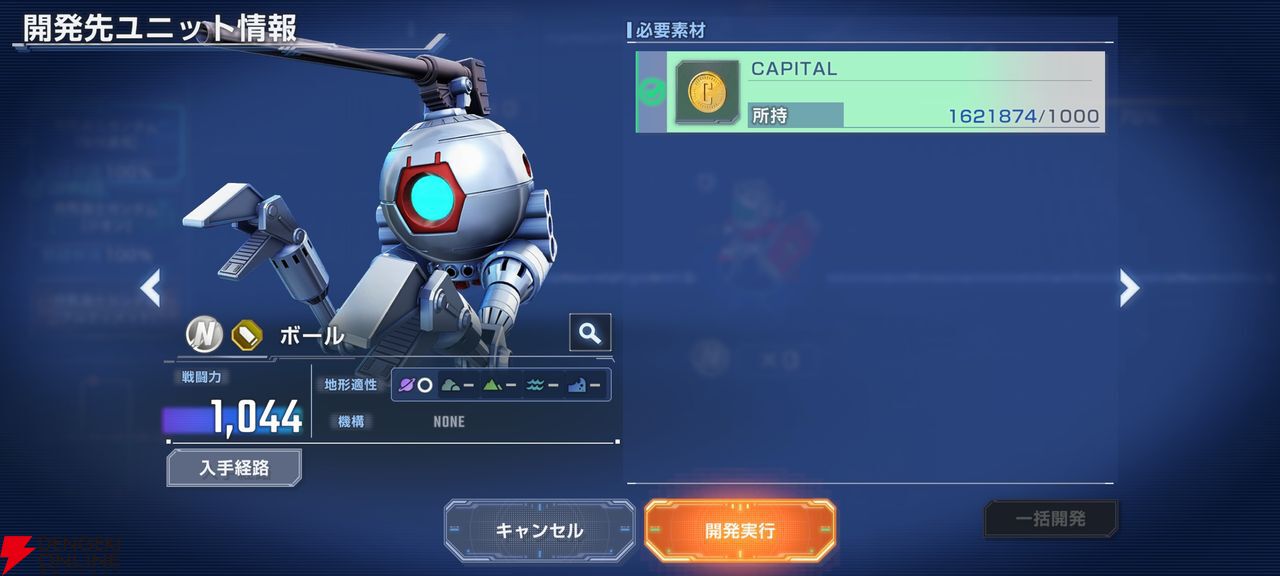Click the 一括開発 bulk develop button
The width and height of the screenshot is (1280, 576).
(x=1051, y=519)
